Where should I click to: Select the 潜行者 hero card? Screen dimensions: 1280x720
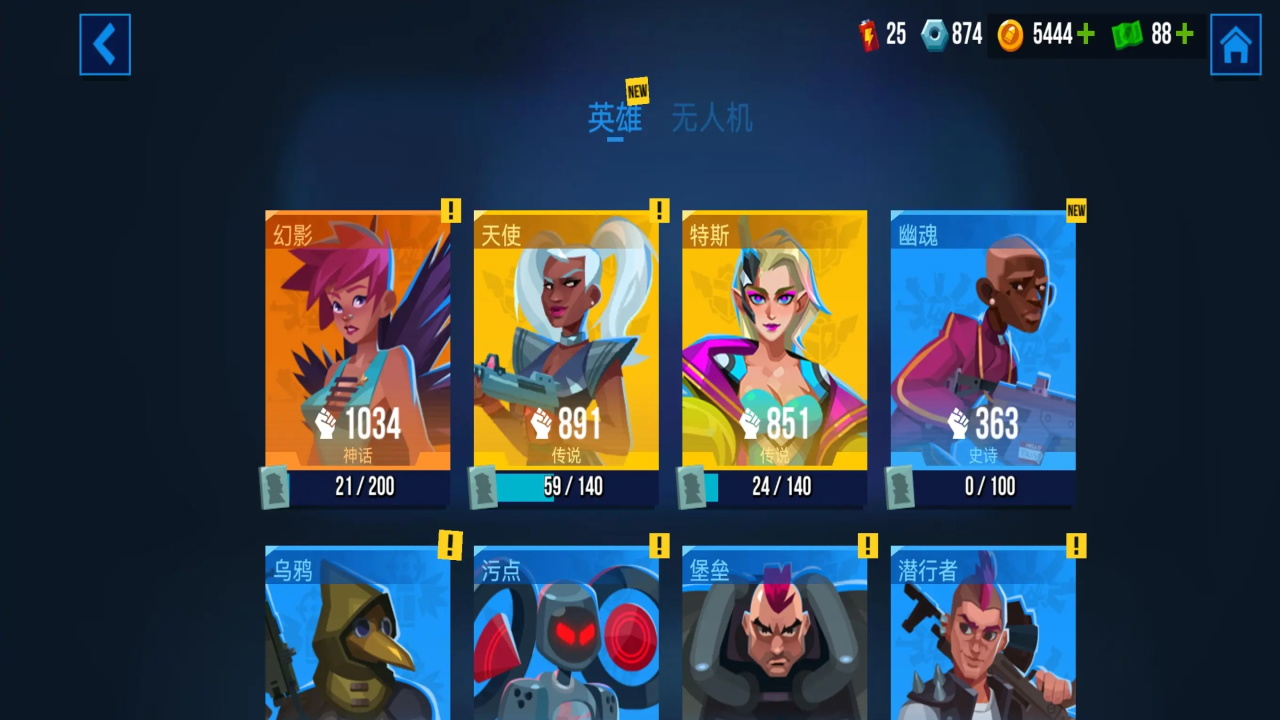coord(983,635)
